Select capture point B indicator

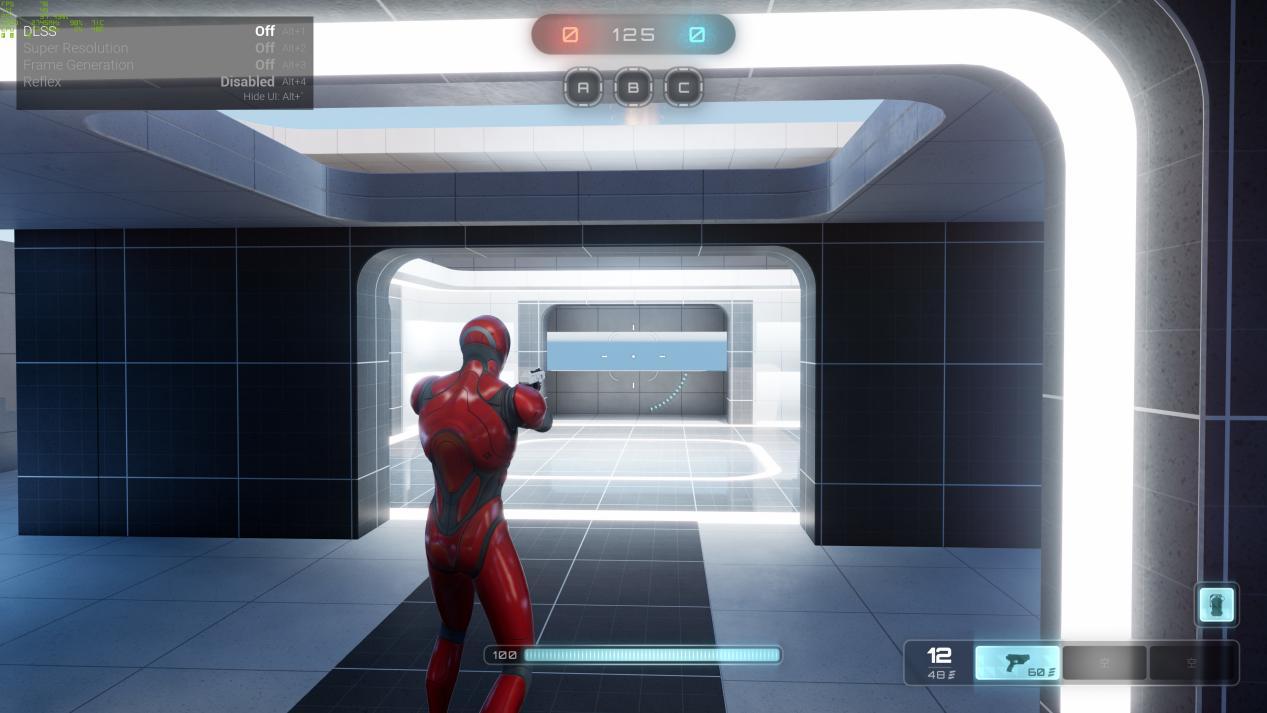coord(633,87)
